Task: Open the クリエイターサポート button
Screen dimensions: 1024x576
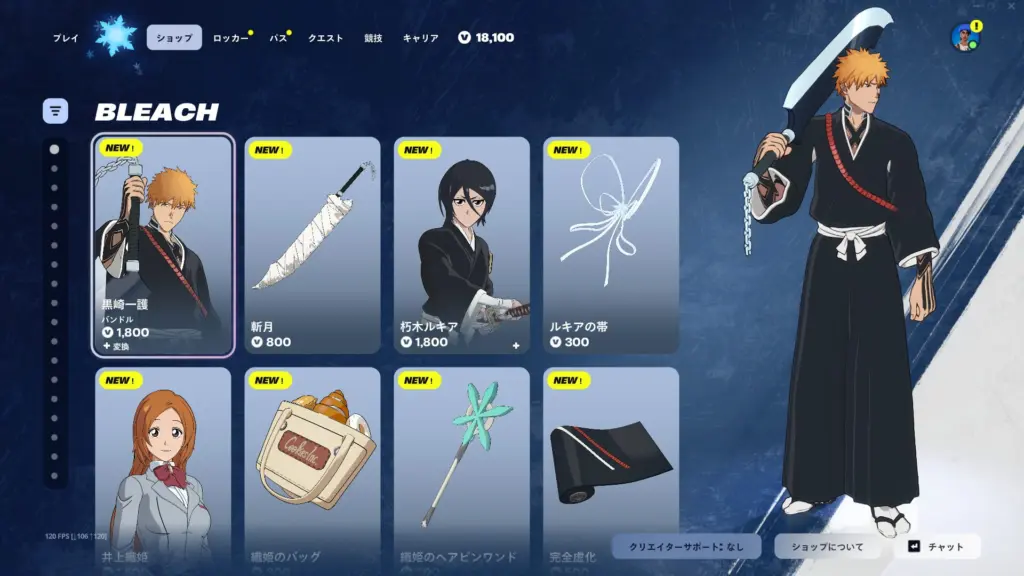Action: click(685, 547)
